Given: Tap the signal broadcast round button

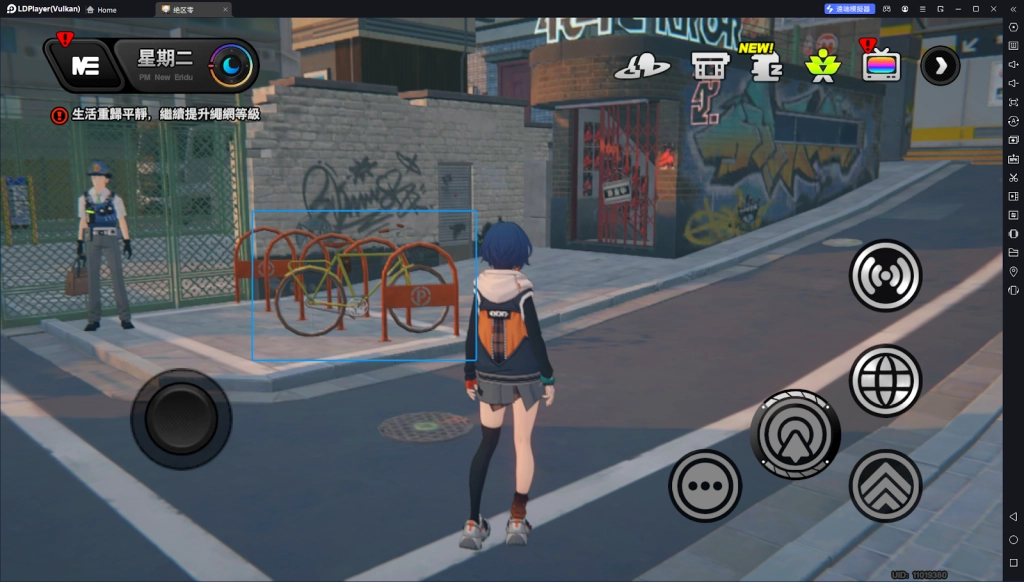Looking at the screenshot, I should 885,275.
